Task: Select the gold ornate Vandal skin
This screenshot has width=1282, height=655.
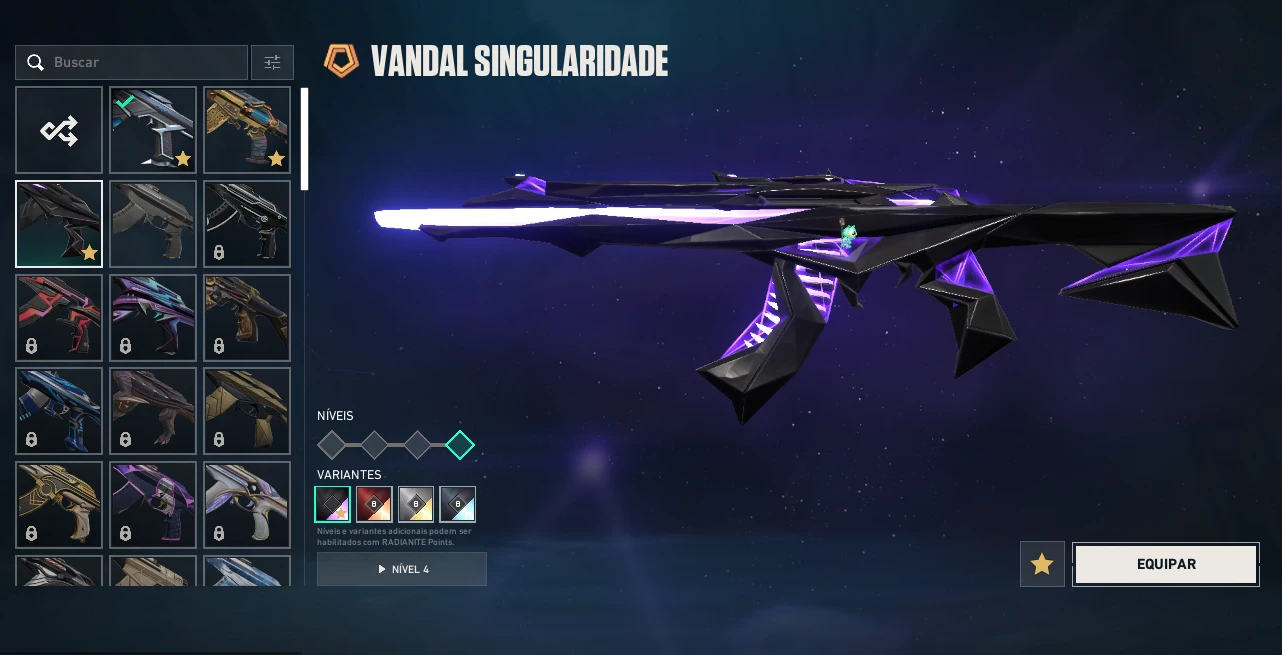Action: (247, 130)
